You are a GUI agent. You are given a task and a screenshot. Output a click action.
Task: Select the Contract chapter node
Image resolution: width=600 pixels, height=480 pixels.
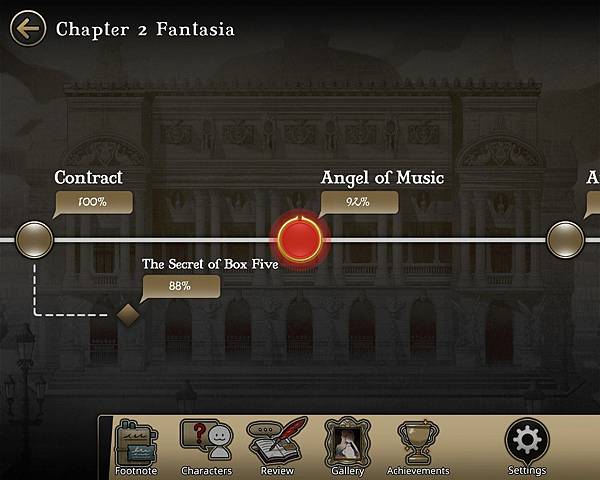tap(35, 239)
